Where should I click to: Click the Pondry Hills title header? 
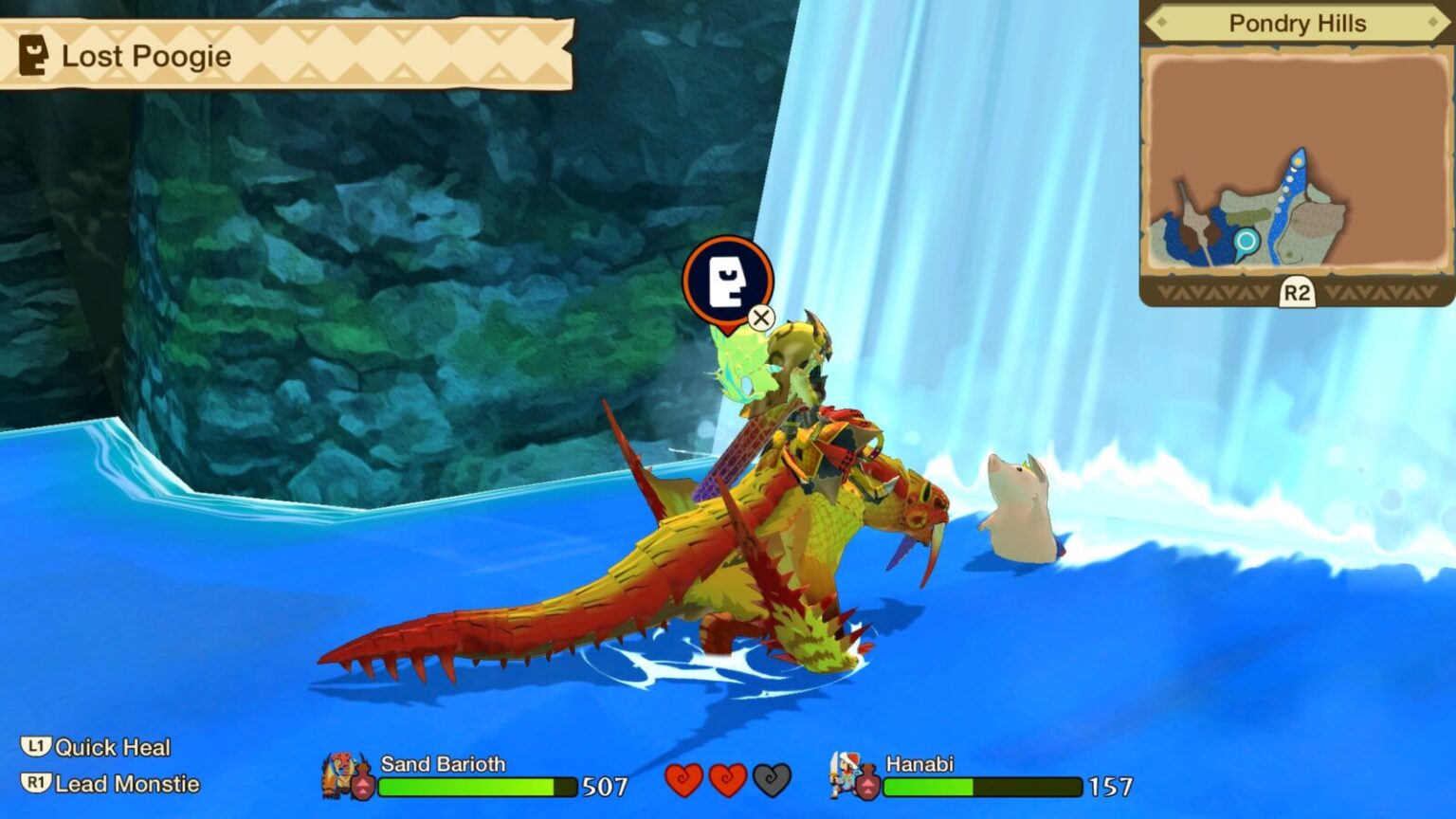coord(1299,24)
